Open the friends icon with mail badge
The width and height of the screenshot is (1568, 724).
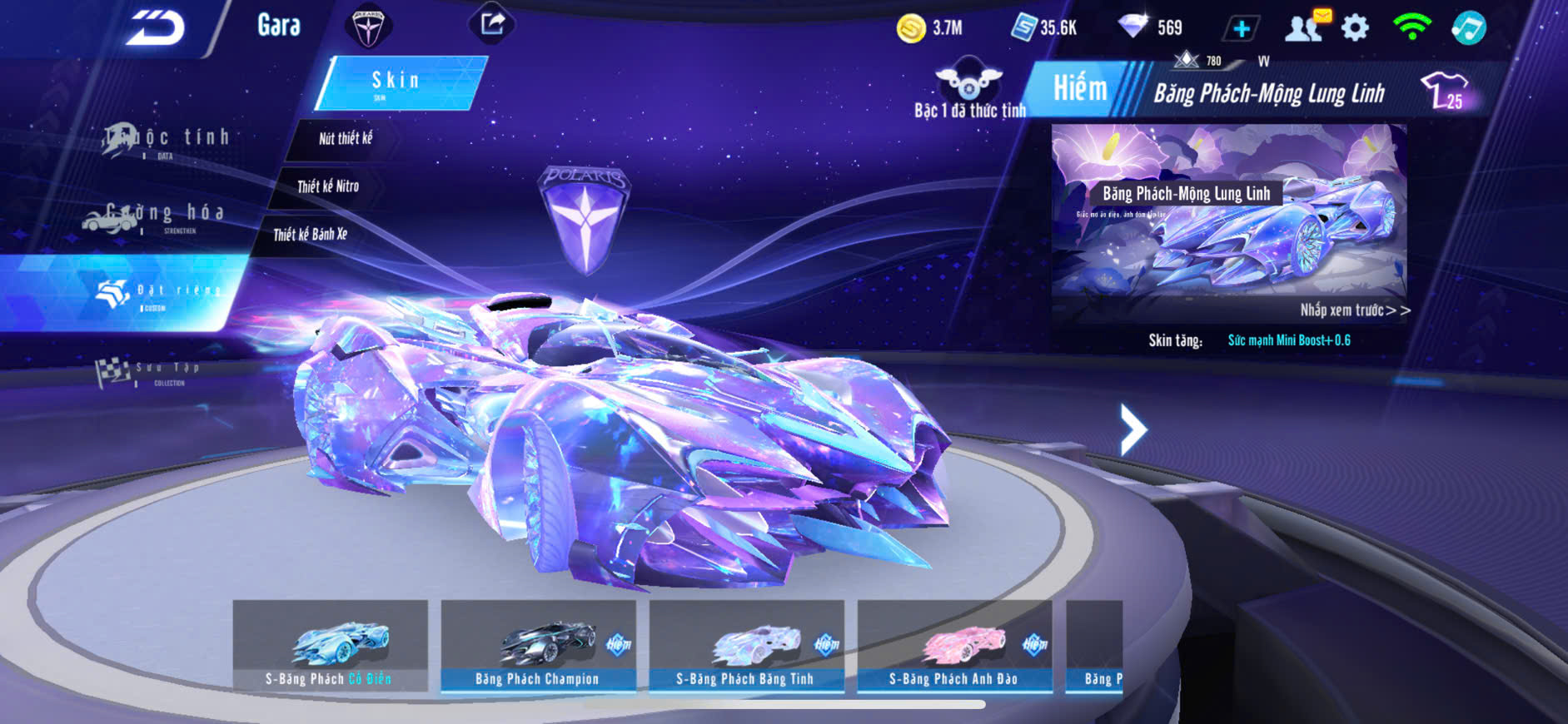(1306, 27)
